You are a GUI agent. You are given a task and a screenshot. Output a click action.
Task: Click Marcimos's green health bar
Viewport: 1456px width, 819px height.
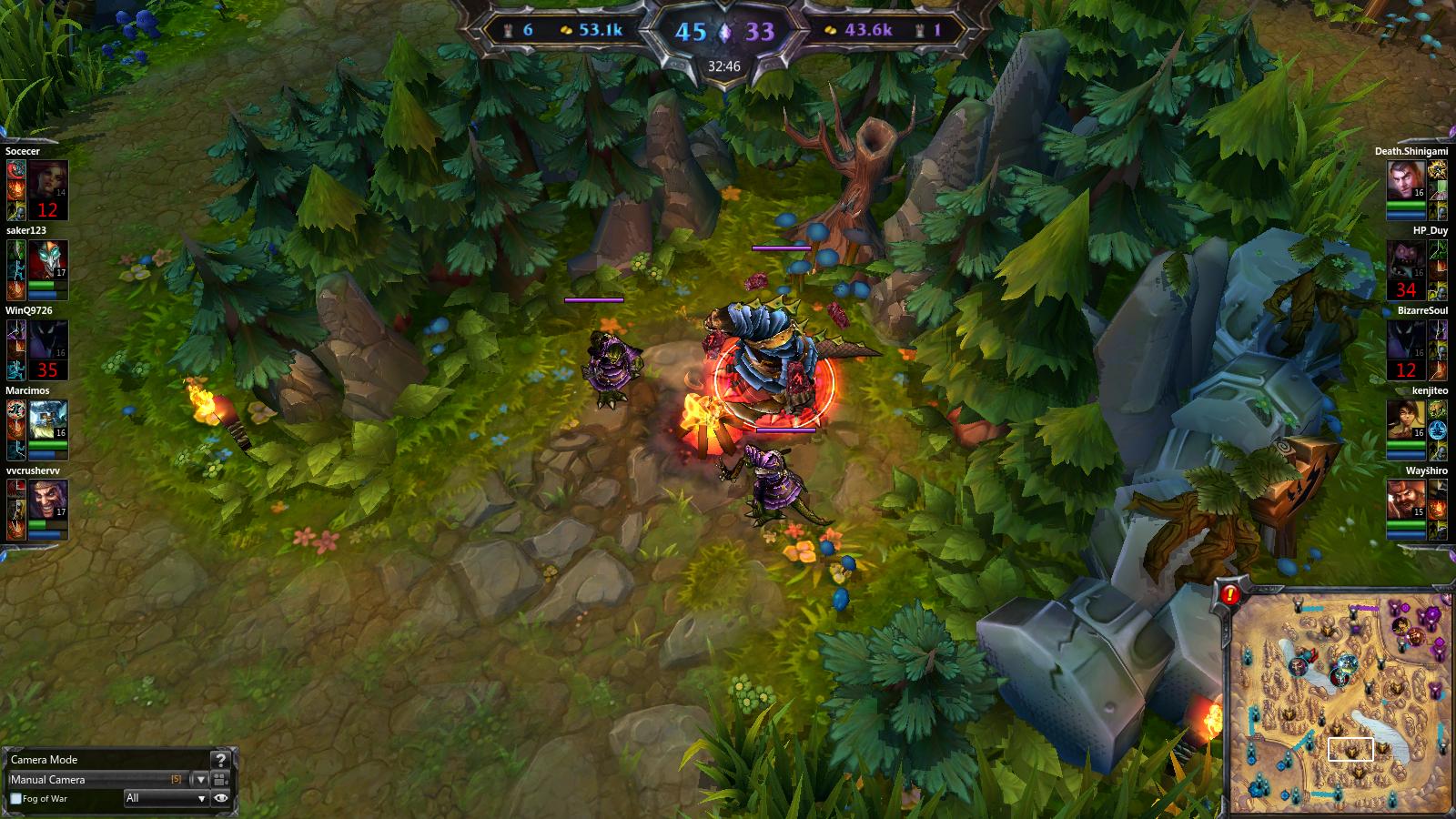(47, 444)
